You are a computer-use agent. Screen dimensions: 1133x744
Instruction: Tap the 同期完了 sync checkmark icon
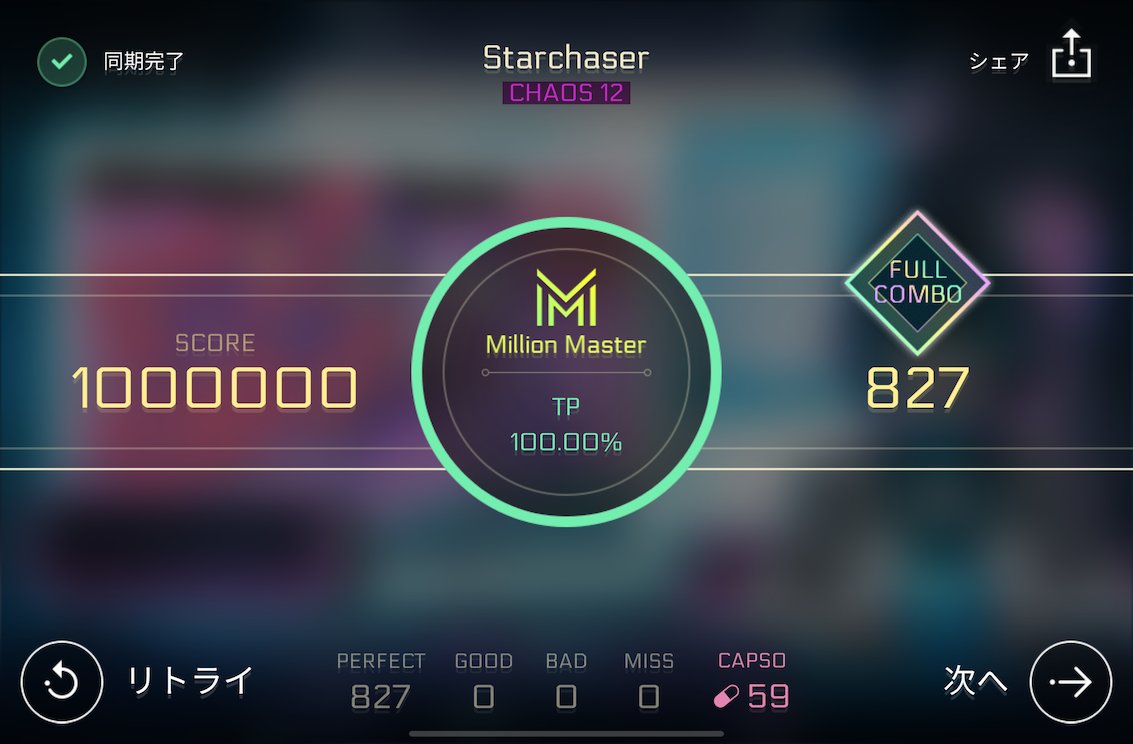[62, 62]
